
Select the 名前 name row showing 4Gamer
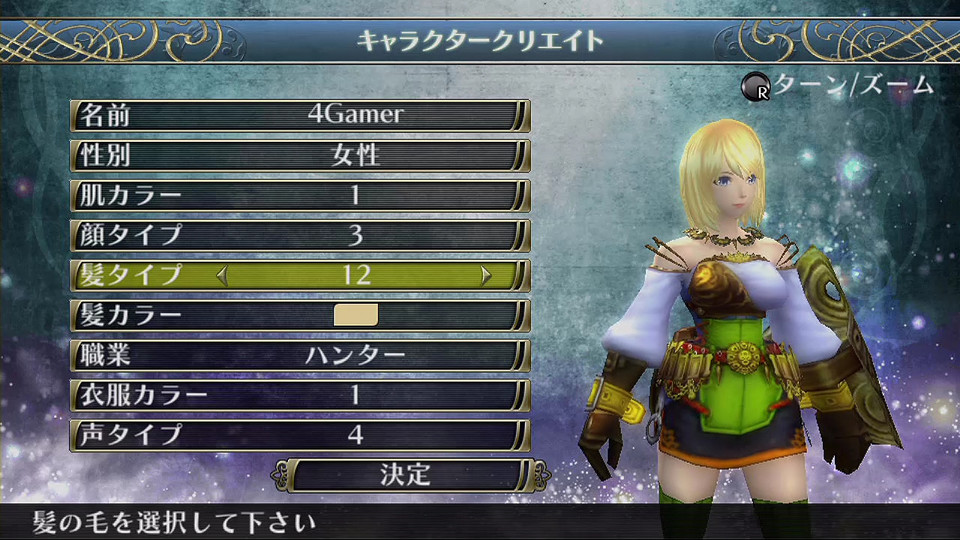[x=300, y=115]
